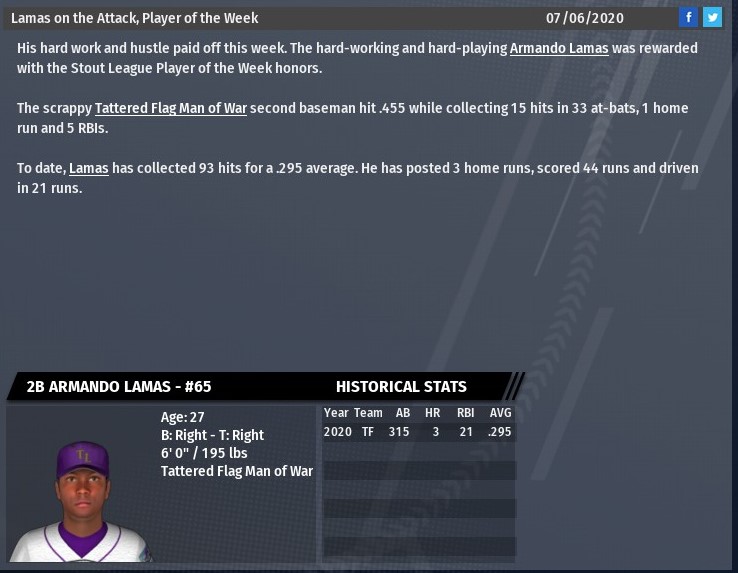Viewport: 738px width, 573px height.
Task: Open the Tattered Flag Man of War team link
Action: pyautogui.click(x=170, y=108)
